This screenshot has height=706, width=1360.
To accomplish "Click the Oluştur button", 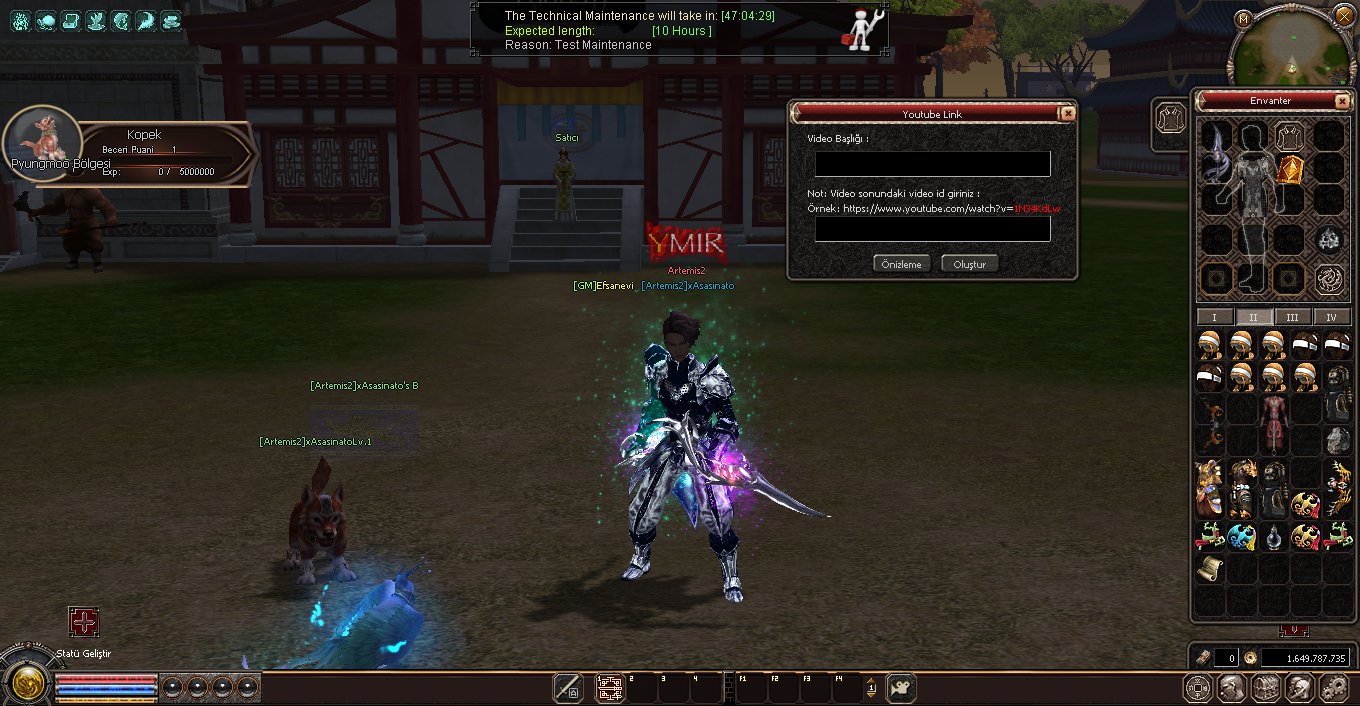I will coord(969,264).
